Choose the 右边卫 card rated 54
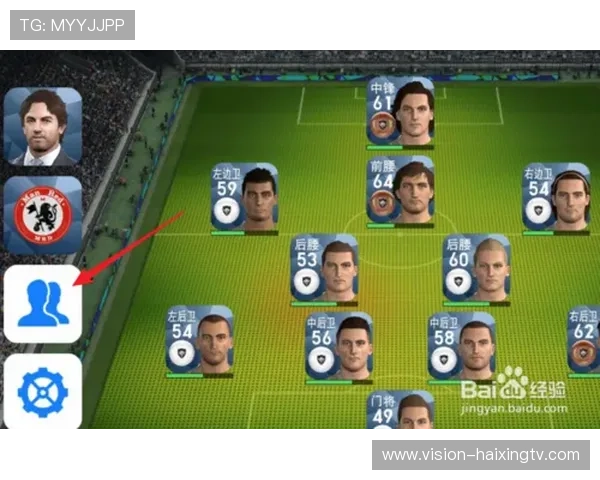Viewport: 600px width, 480px height. click(x=555, y=197)
